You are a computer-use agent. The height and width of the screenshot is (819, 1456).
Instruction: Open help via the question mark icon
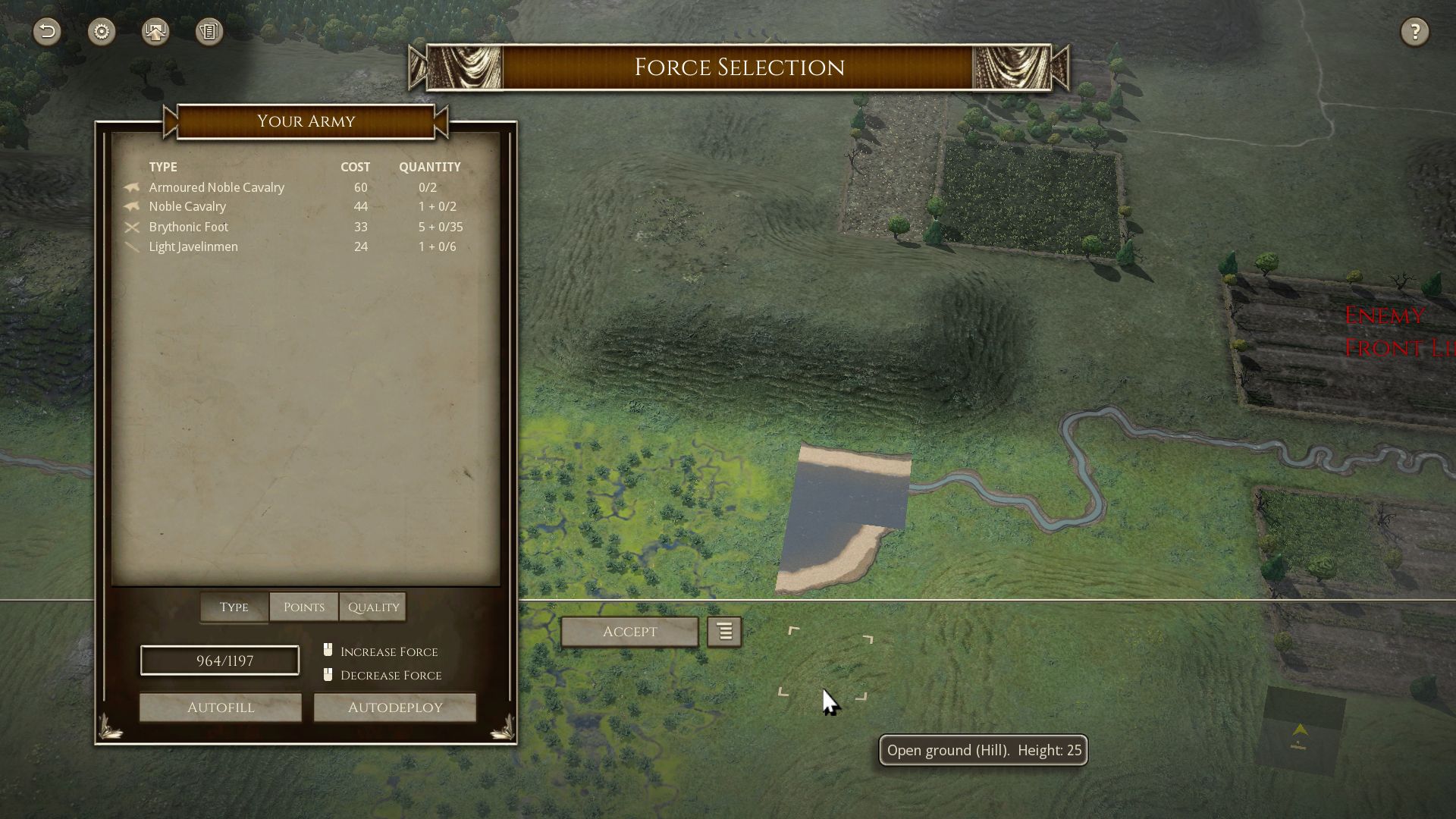[1414, 31]
